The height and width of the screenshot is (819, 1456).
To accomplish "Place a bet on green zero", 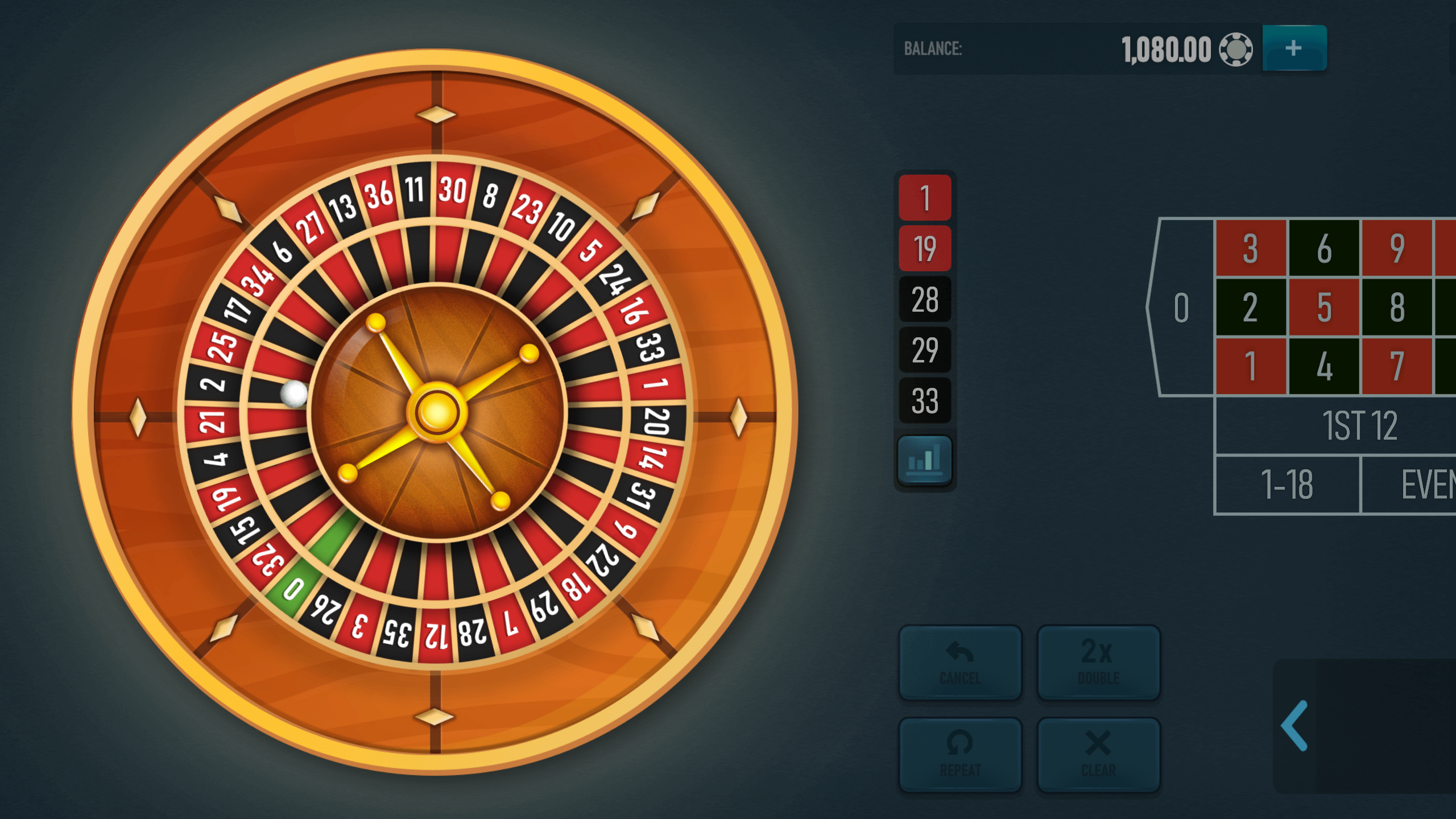I will 1180,307.
